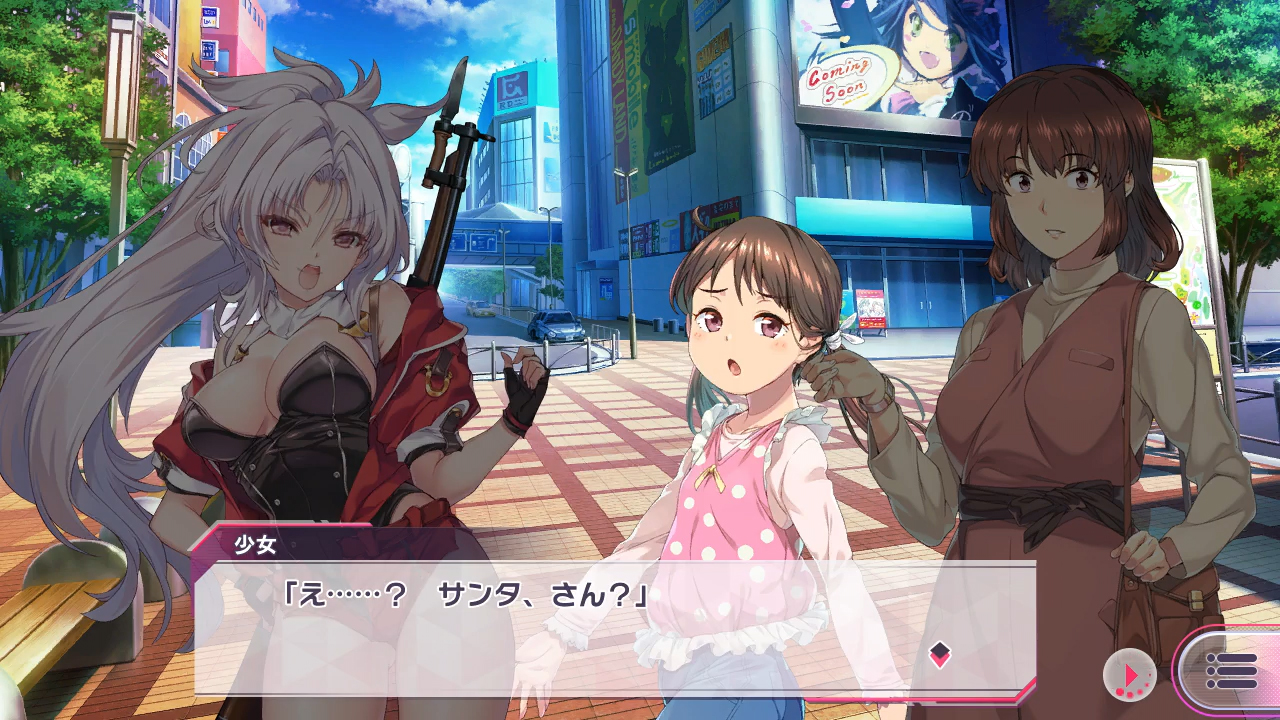The image size is (1280, 720).
Task: Open the list menu button
Action: [1231, 670]
